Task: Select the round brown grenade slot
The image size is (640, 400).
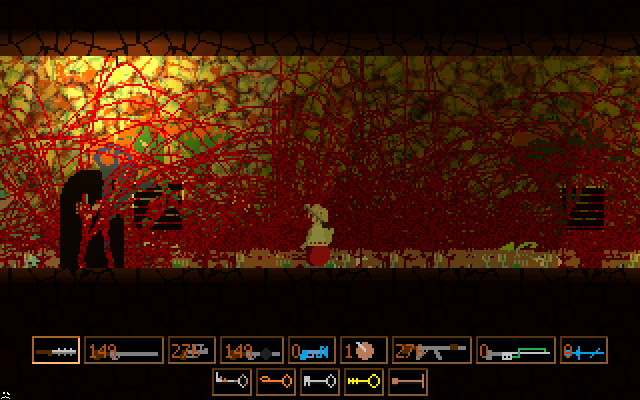Action: pos(364,350)
